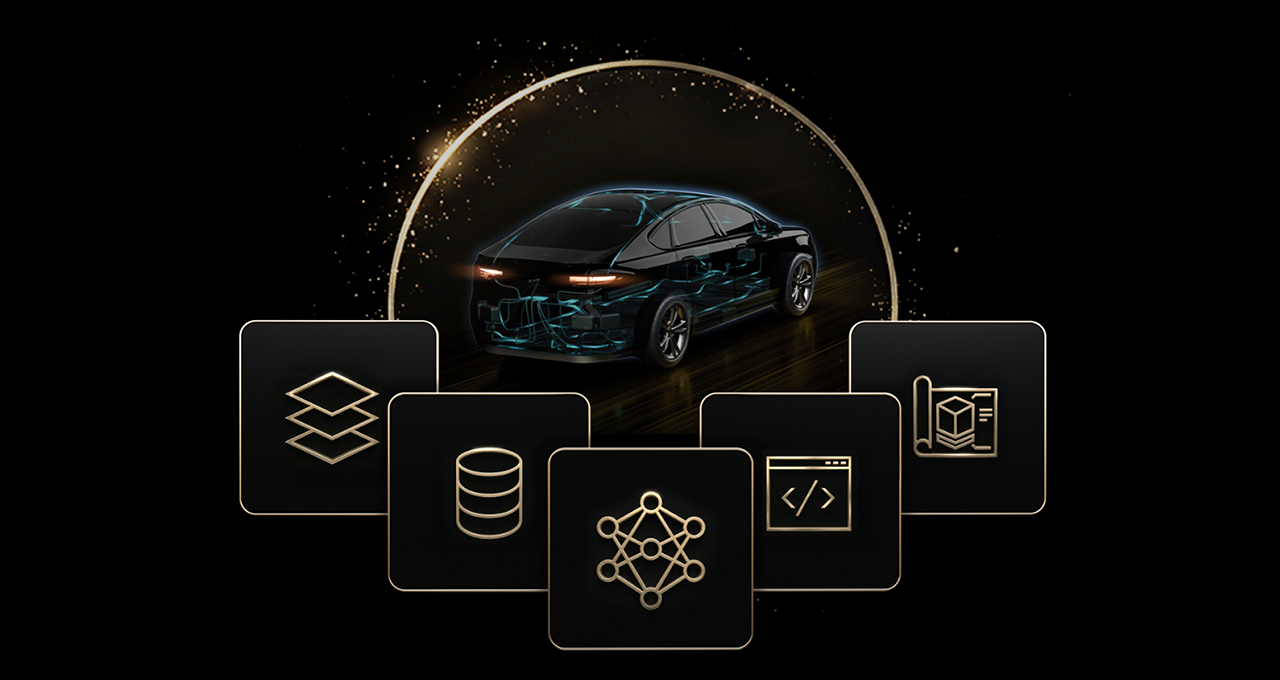Open the database cylinder tile
The width and height of the screenshot is (1280, 680).
click(488, 493)
